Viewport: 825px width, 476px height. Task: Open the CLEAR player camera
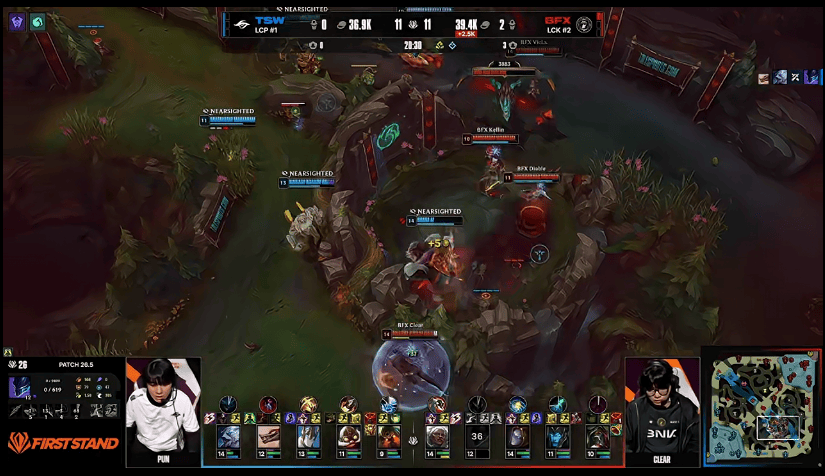point(662,410)
